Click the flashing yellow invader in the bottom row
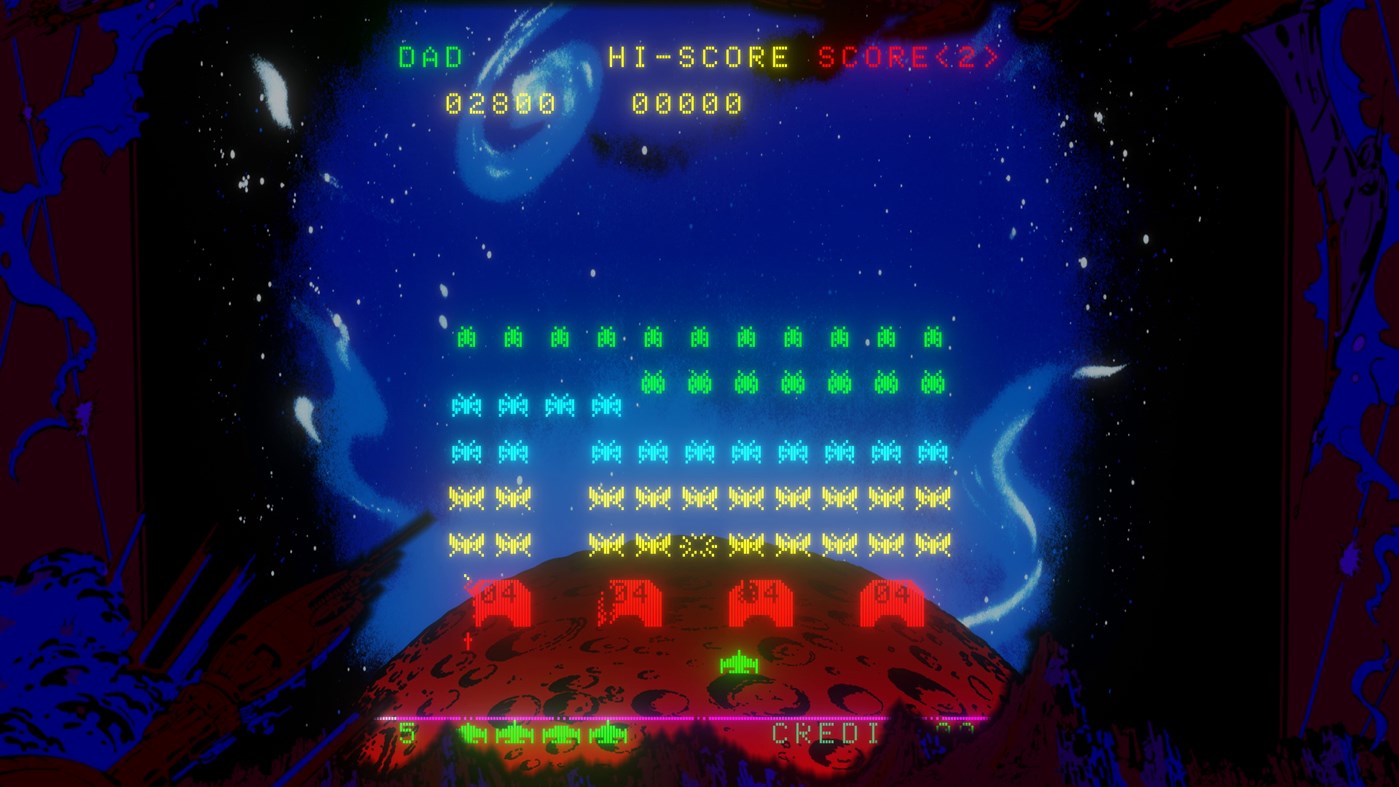This screenshot has height=787, width=1399. coord(697,545)
